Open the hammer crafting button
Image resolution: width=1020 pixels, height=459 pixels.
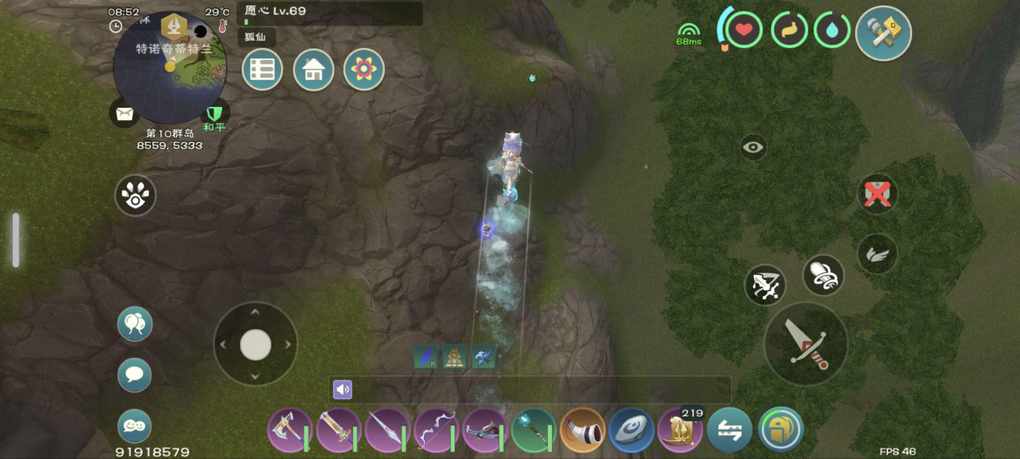pos(884,33)
